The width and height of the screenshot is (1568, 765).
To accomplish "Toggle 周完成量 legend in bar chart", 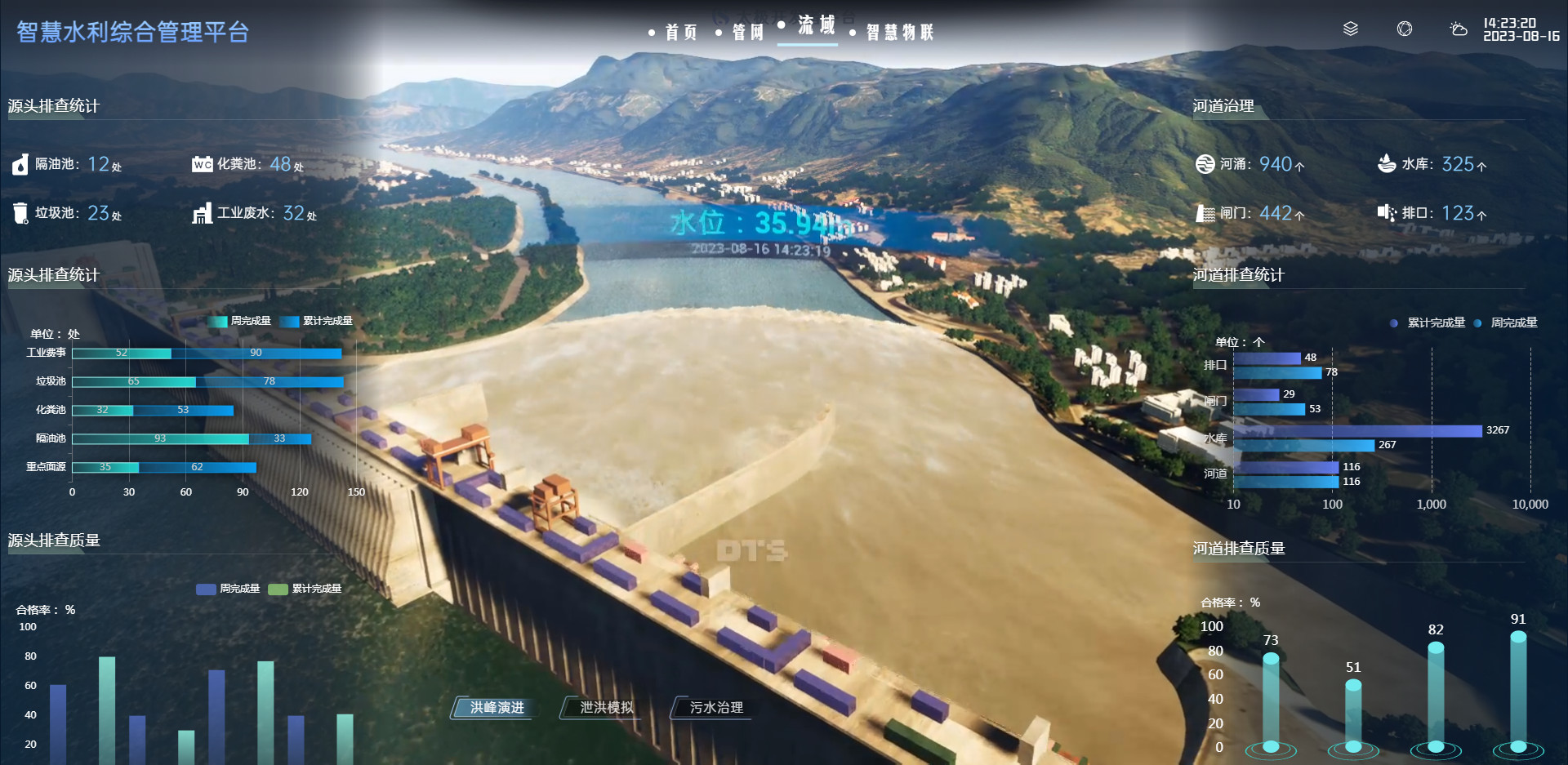I will point(239,322).
